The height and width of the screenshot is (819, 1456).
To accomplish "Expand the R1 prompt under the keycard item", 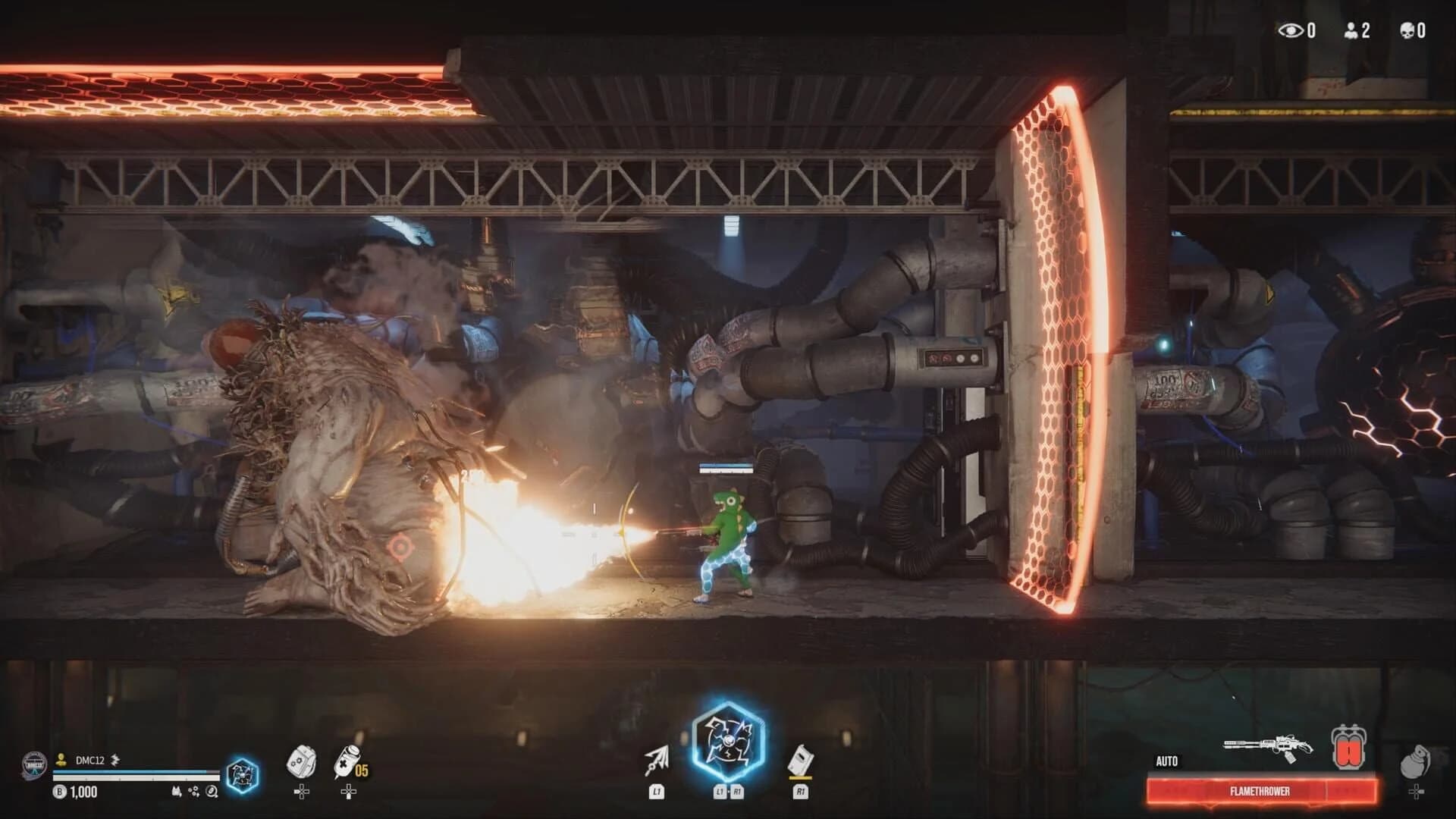I will 802,792.
